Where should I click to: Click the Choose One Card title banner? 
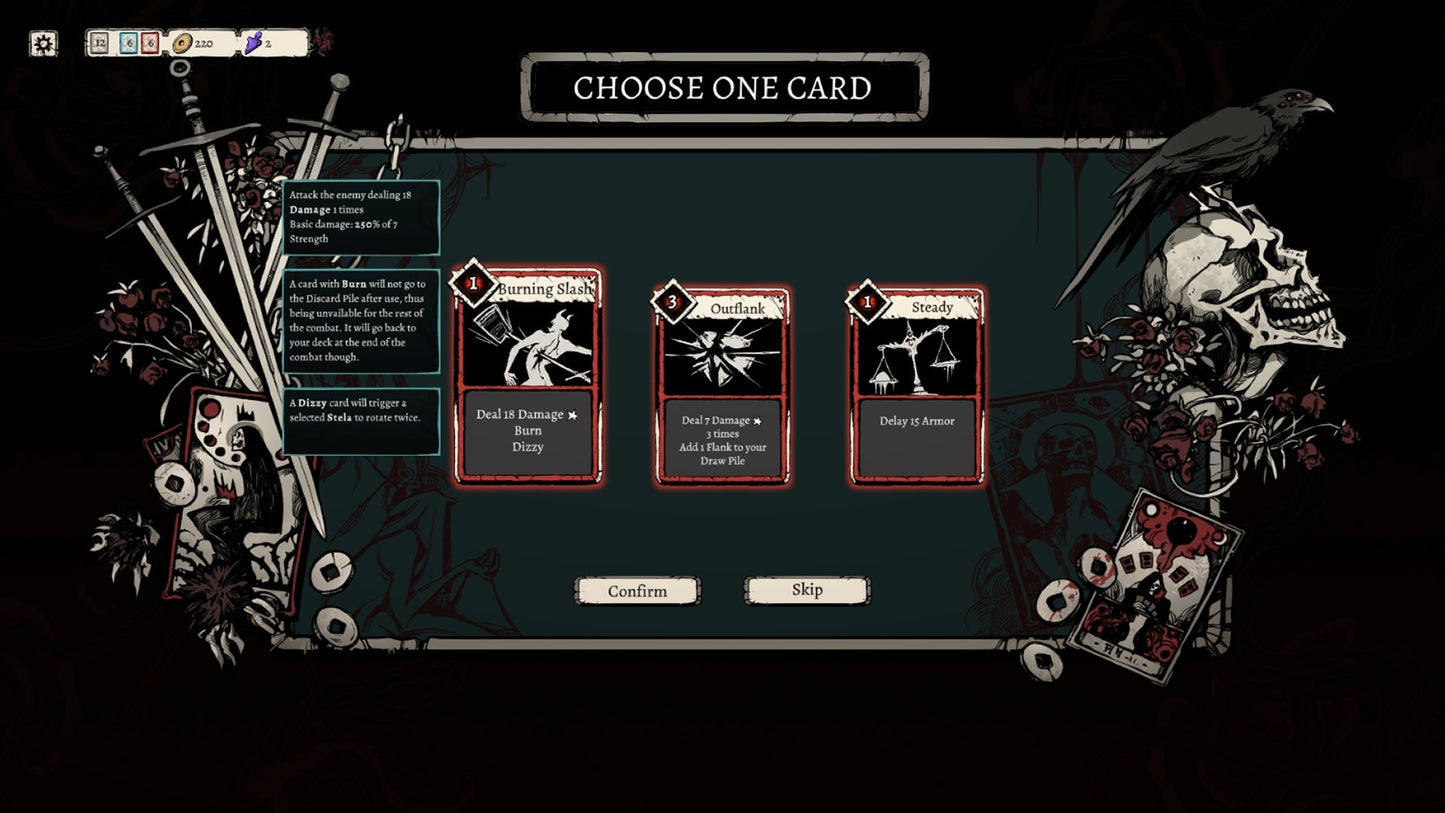[x=722, y=88]
